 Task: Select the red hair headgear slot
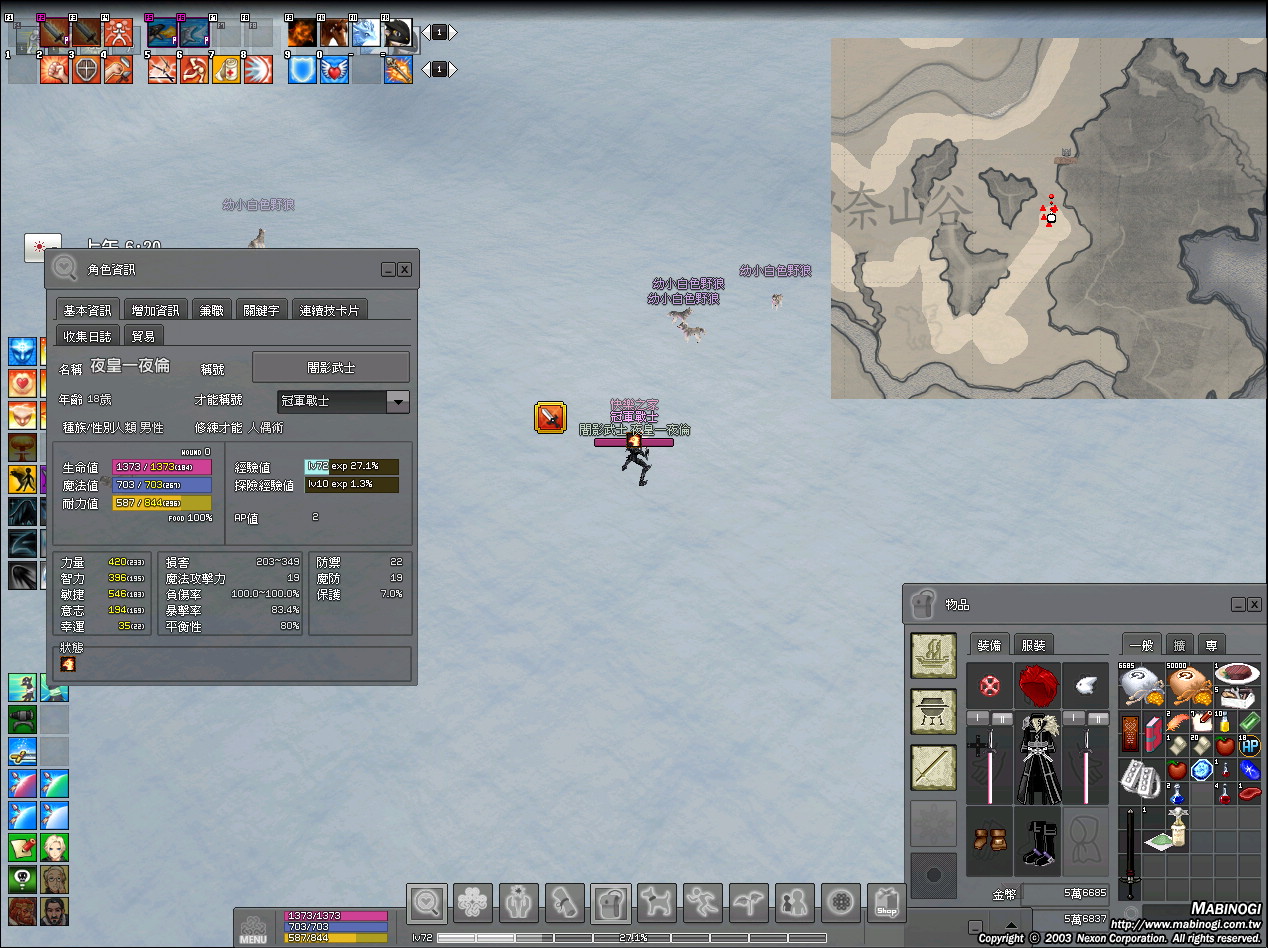coord(1038,686)
